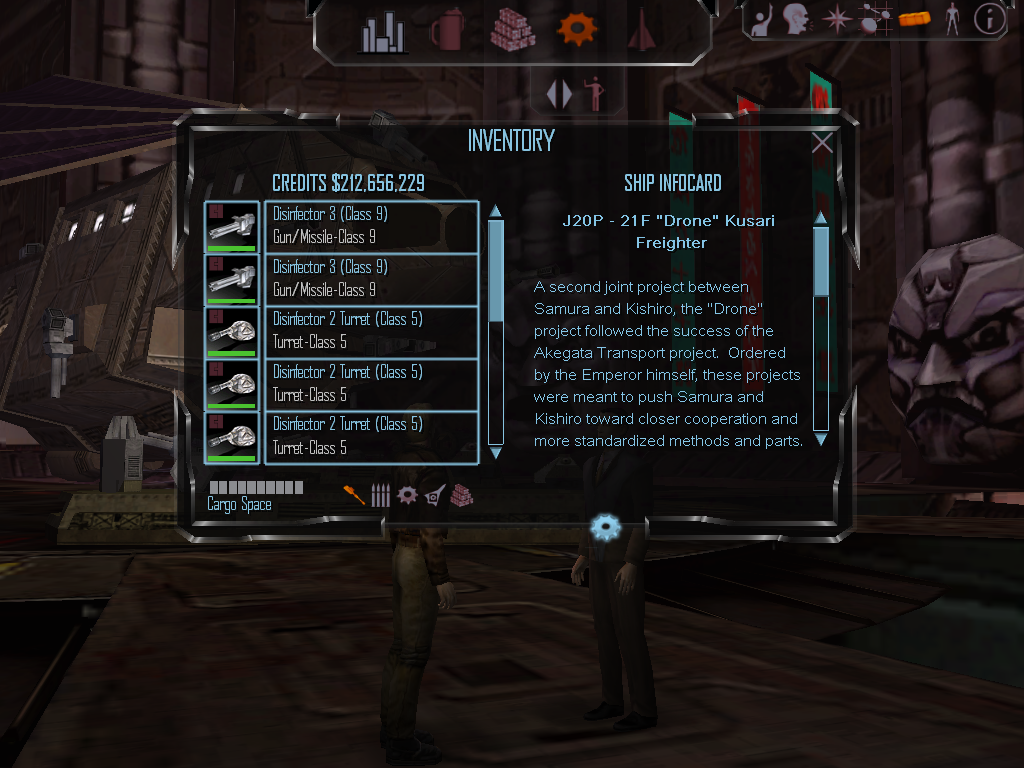Image resolution: width=1024 pixels, height=768 pixels.
Task: Visit the bar via mug icon
Action: tap(446, 31)
